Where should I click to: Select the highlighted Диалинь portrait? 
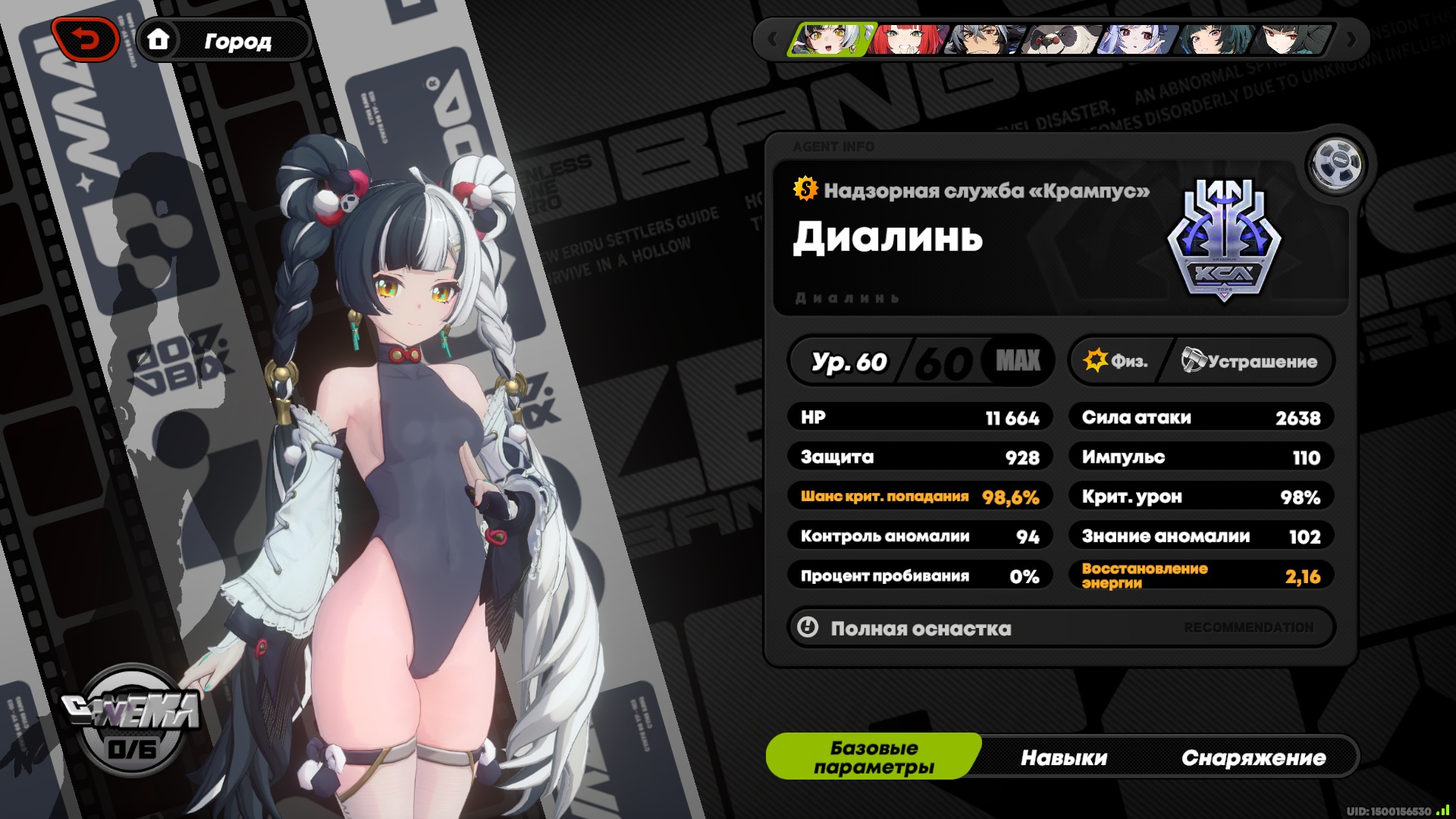point(830,39)
